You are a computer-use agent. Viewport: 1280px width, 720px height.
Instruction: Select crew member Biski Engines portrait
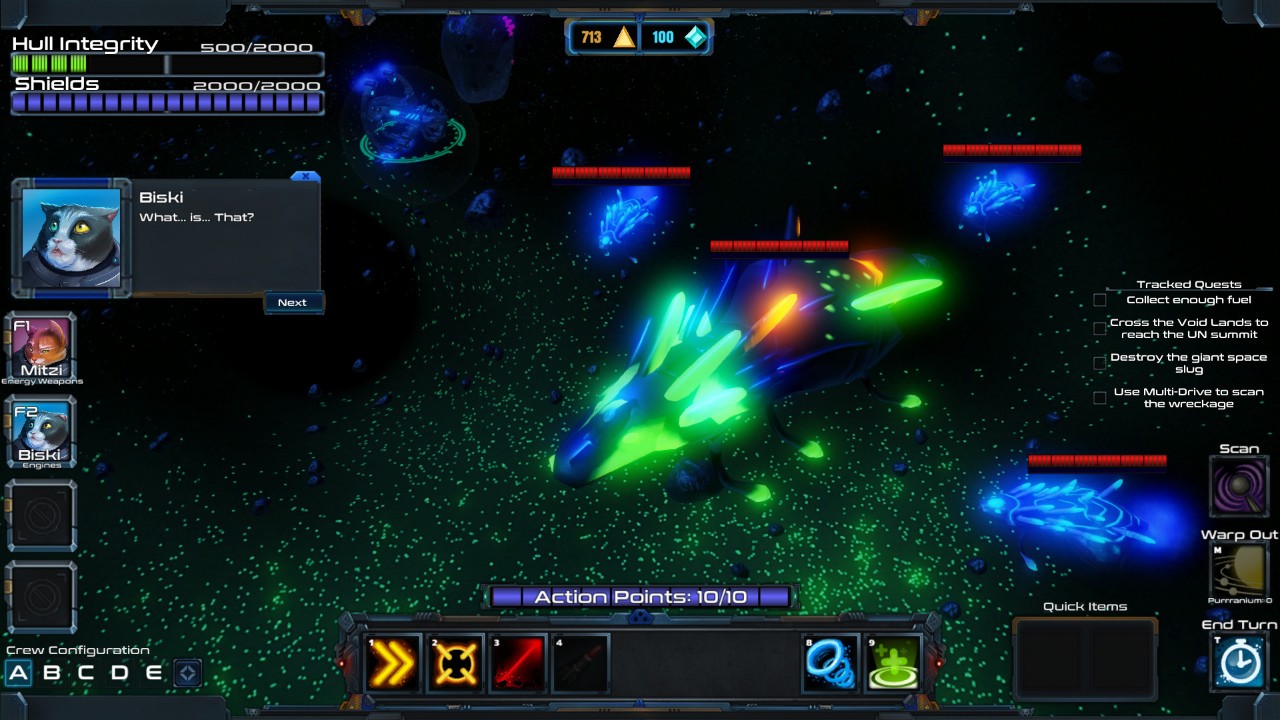[x=41, y=433]
